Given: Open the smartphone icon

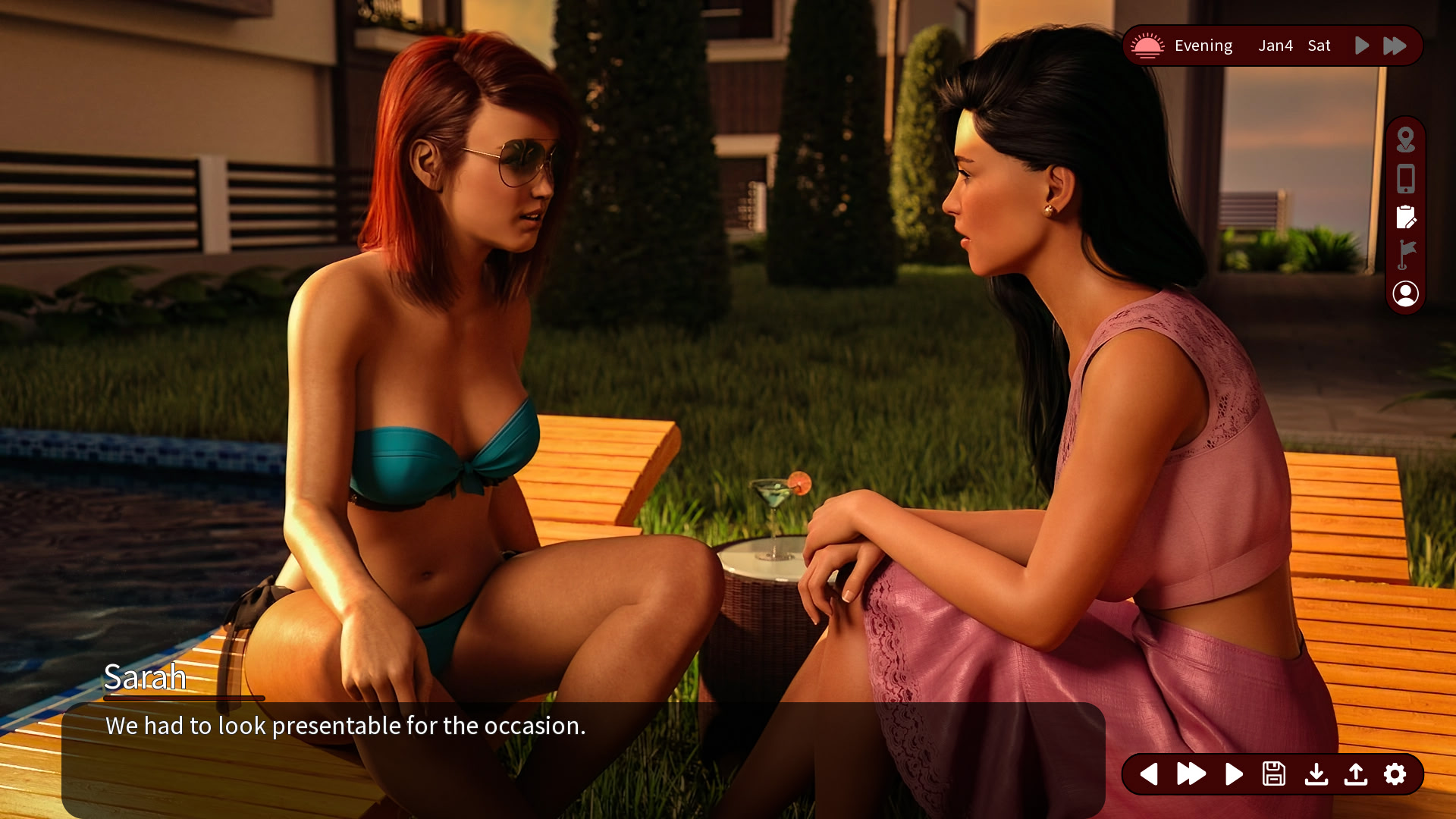Looking at the screenshot, I should coord(1405,179).
